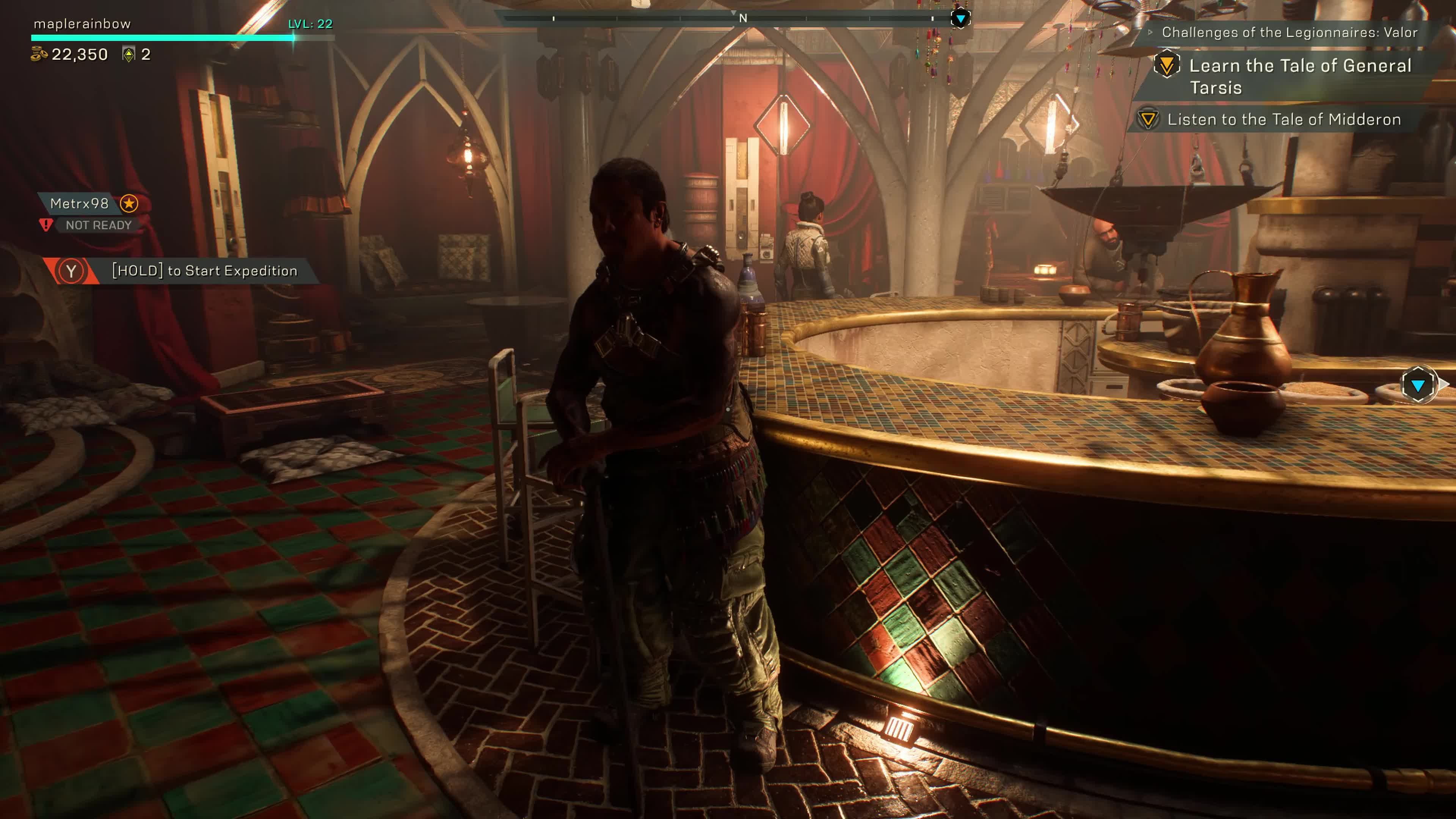
Task: Click the compass bar's north indicator
Action: tap(743, 19)
